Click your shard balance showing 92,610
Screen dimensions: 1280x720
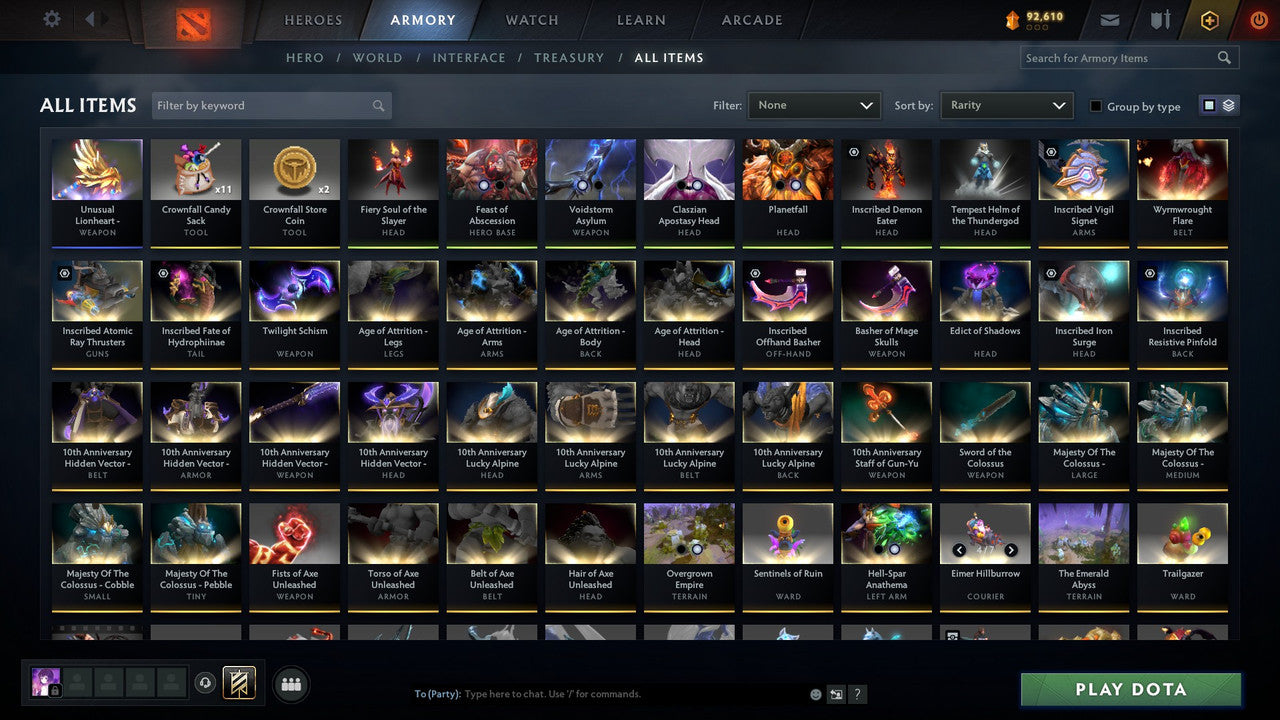point(1036,18)
